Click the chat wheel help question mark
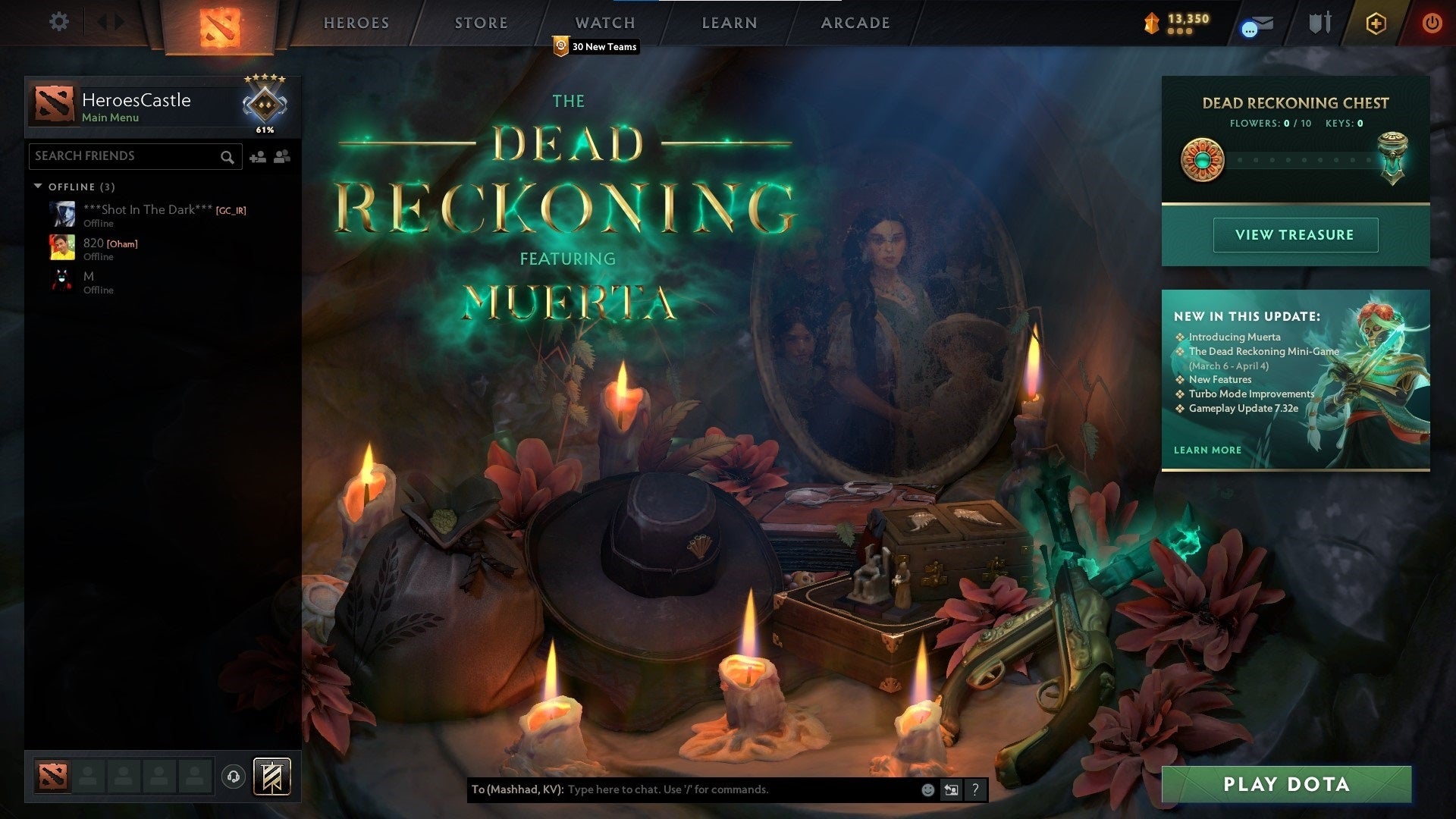1456x819 pixels. tap(975, 789)
